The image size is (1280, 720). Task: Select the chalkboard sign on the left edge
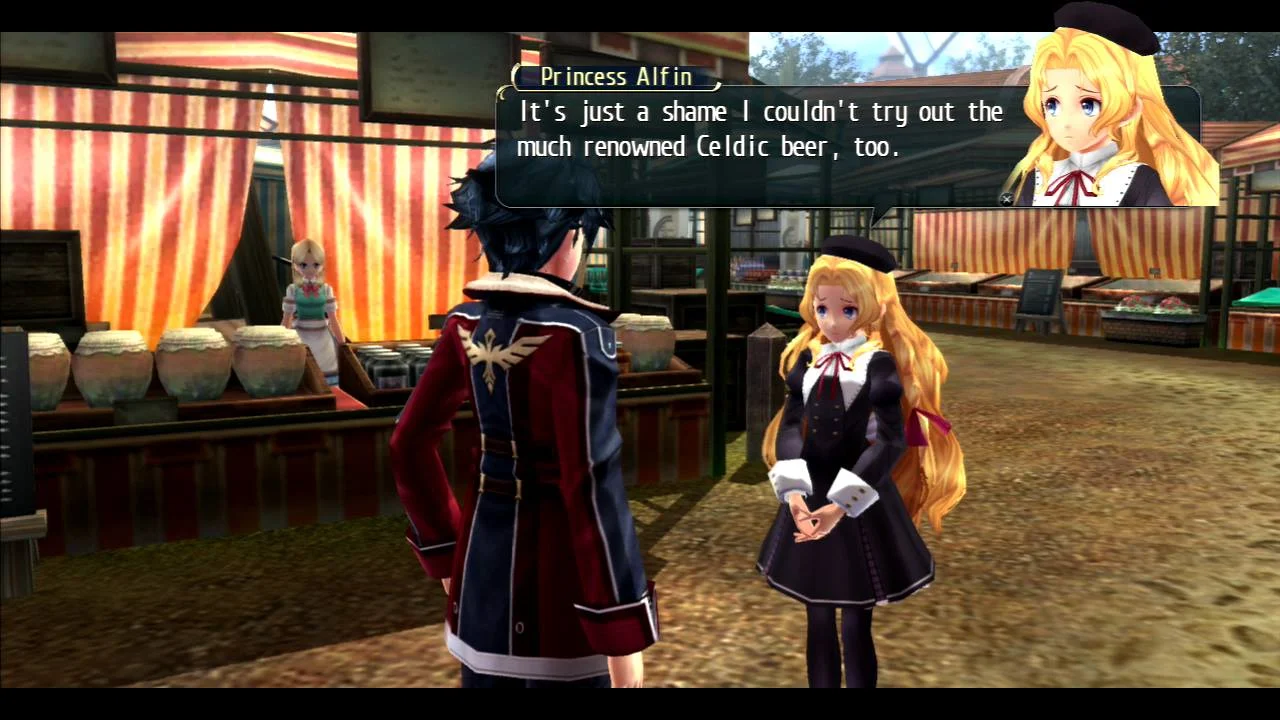(x=15, y=420)
